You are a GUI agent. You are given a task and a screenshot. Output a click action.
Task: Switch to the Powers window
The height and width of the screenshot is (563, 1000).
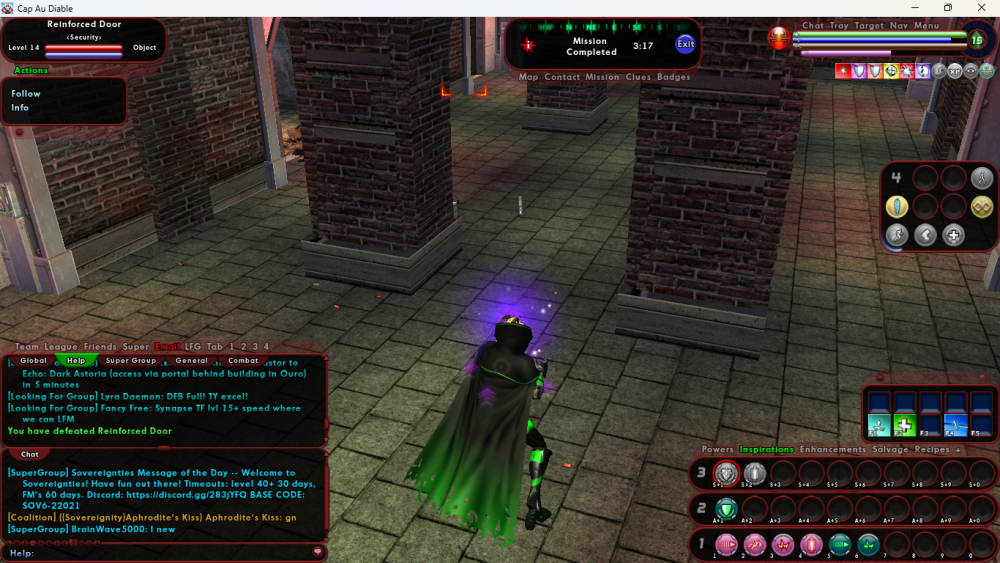pos(717,450)
